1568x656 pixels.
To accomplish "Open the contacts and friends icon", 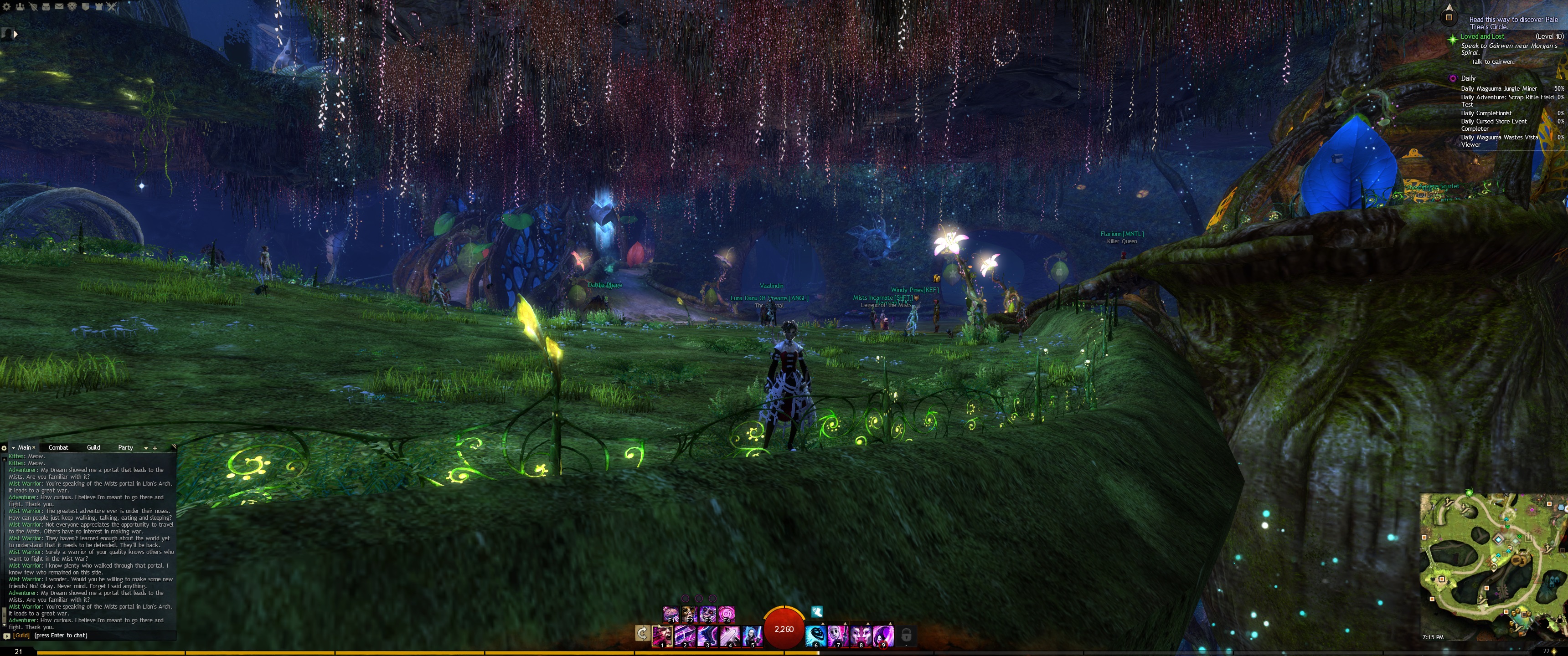I will point(20,7).
